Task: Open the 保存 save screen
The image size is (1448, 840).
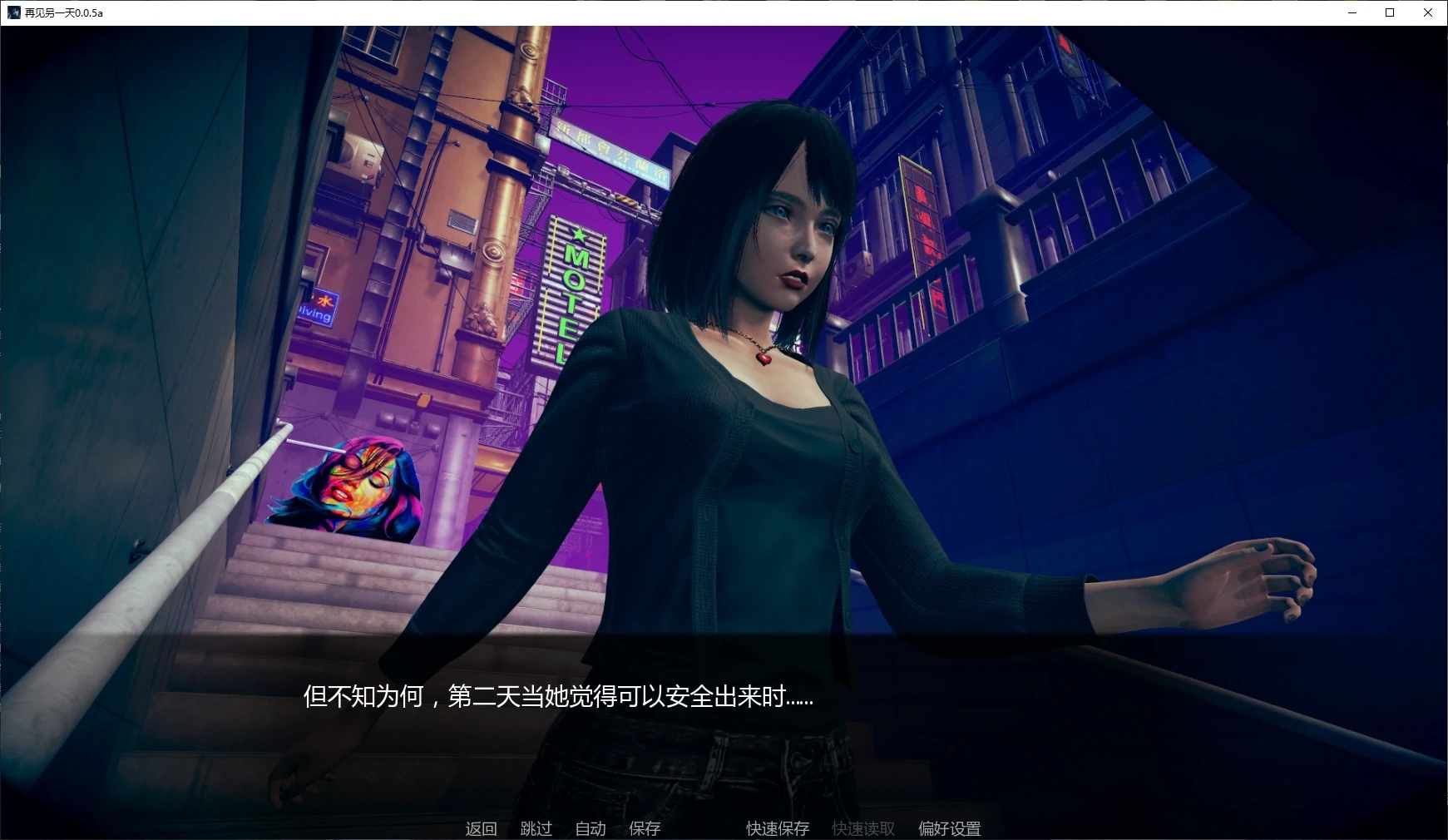Action: coord(645,828)
